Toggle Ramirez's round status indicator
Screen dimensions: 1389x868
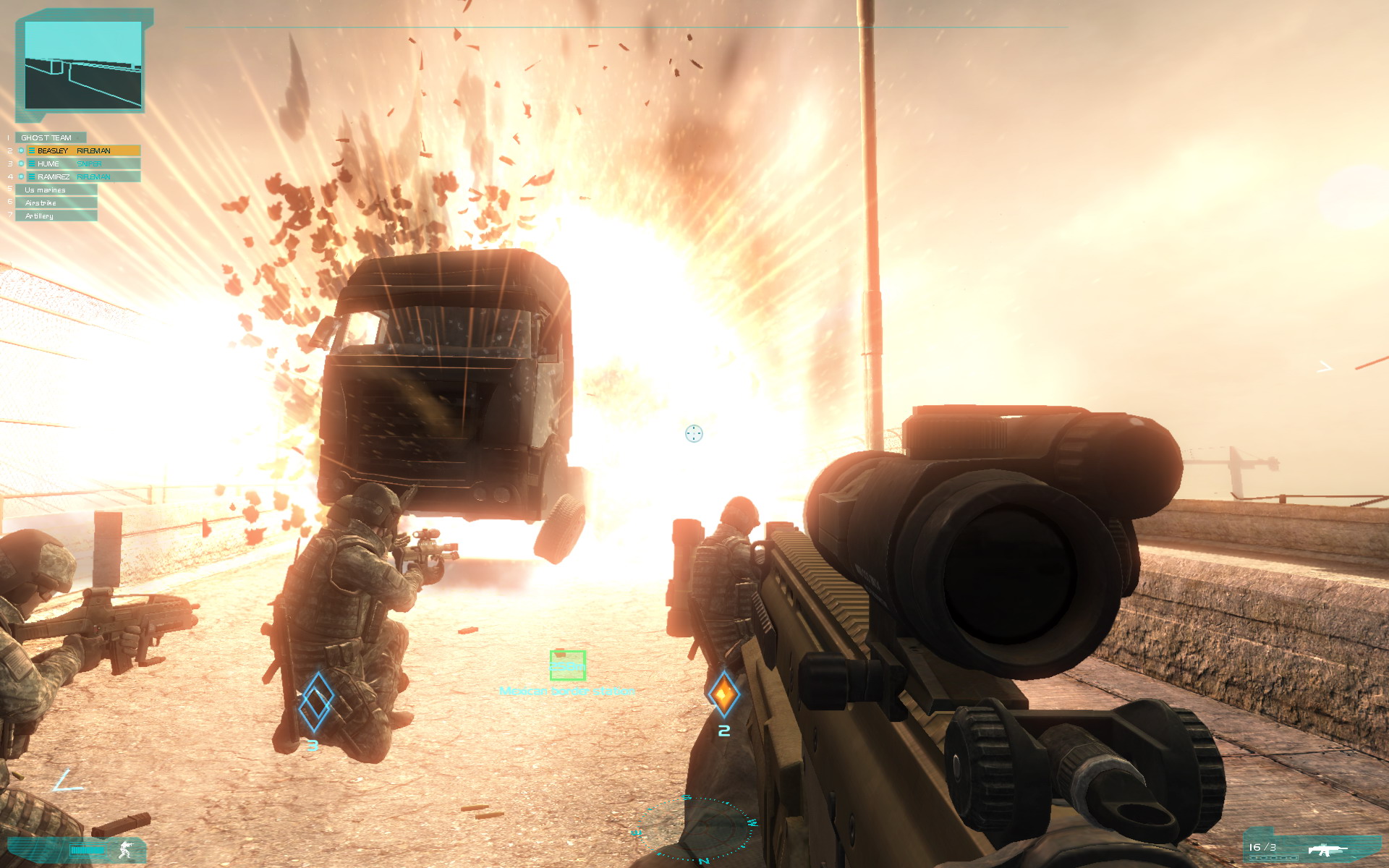point(21,176)
